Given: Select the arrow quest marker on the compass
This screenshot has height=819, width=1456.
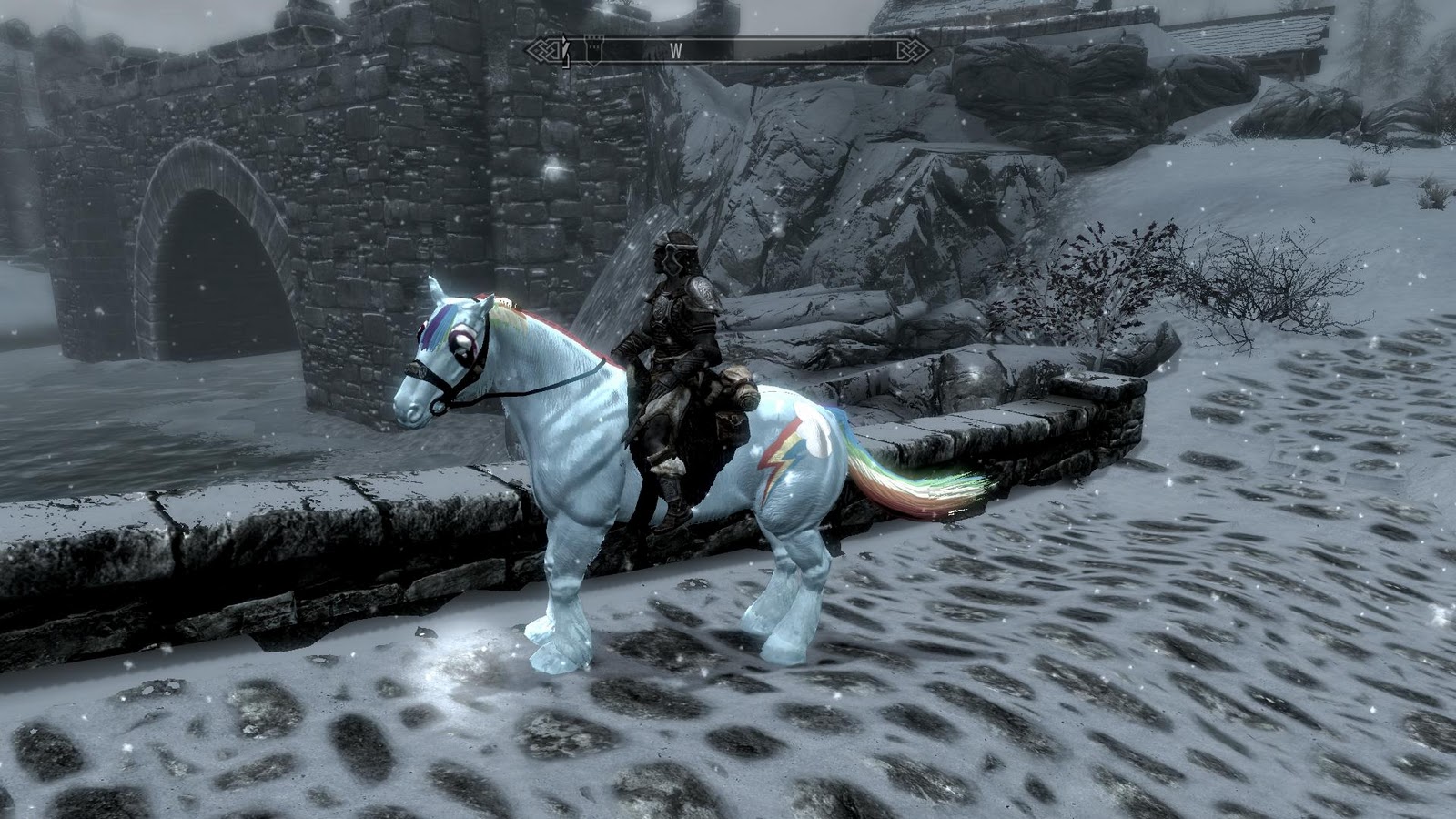Looking at the screenshot, I should [566, 52].
